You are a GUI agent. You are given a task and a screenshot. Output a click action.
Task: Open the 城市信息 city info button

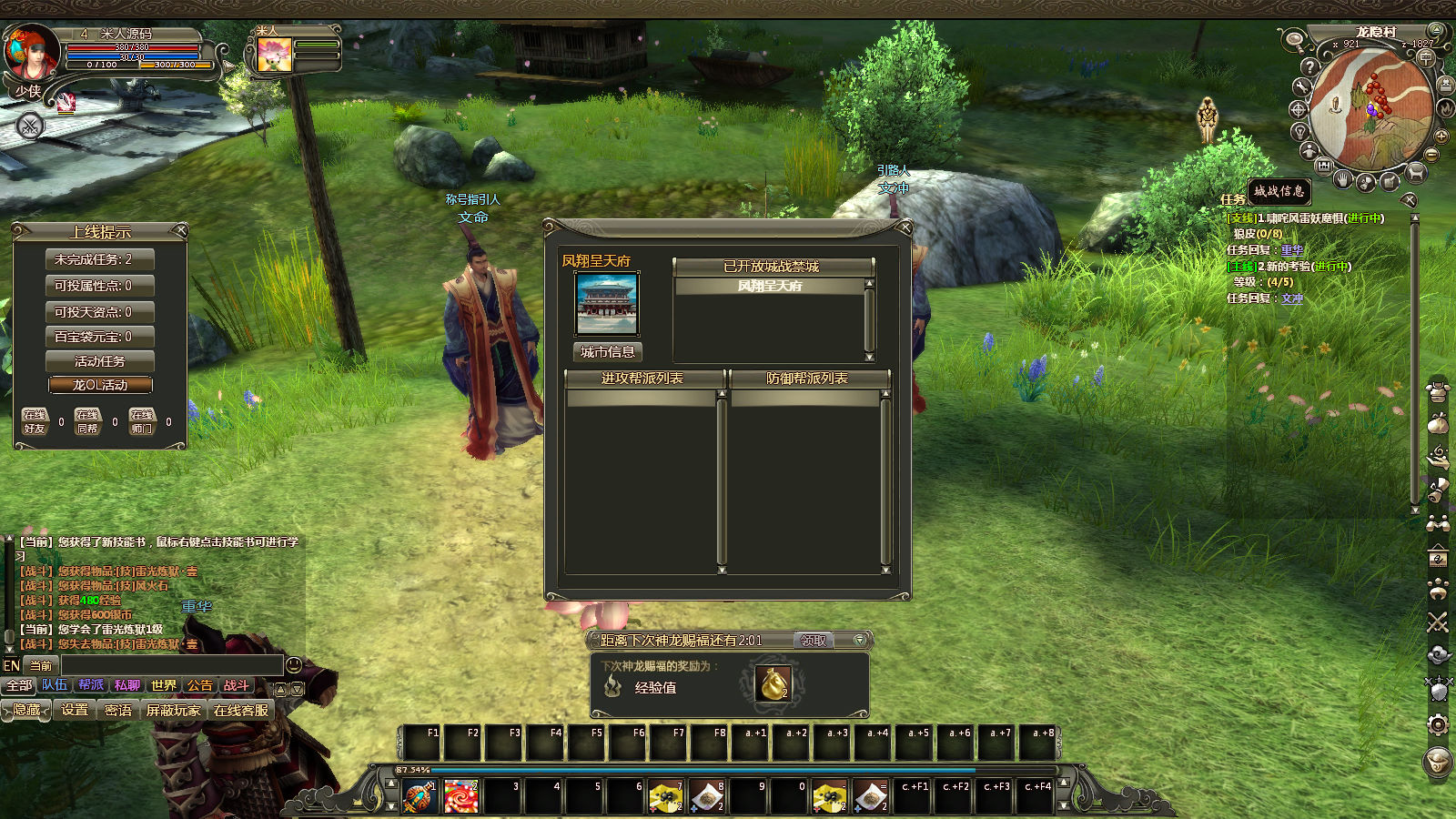click(607, 352)
